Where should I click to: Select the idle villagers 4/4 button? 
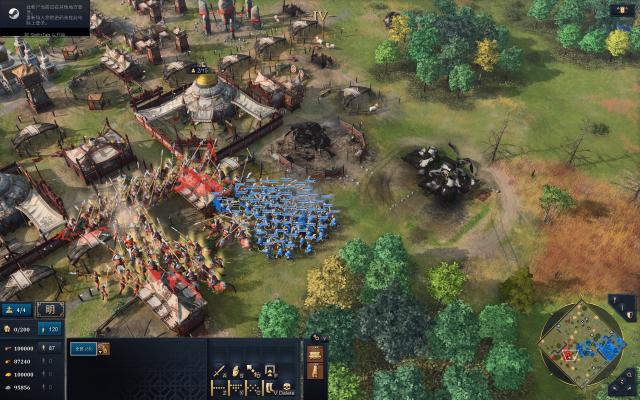coord(17,309)
